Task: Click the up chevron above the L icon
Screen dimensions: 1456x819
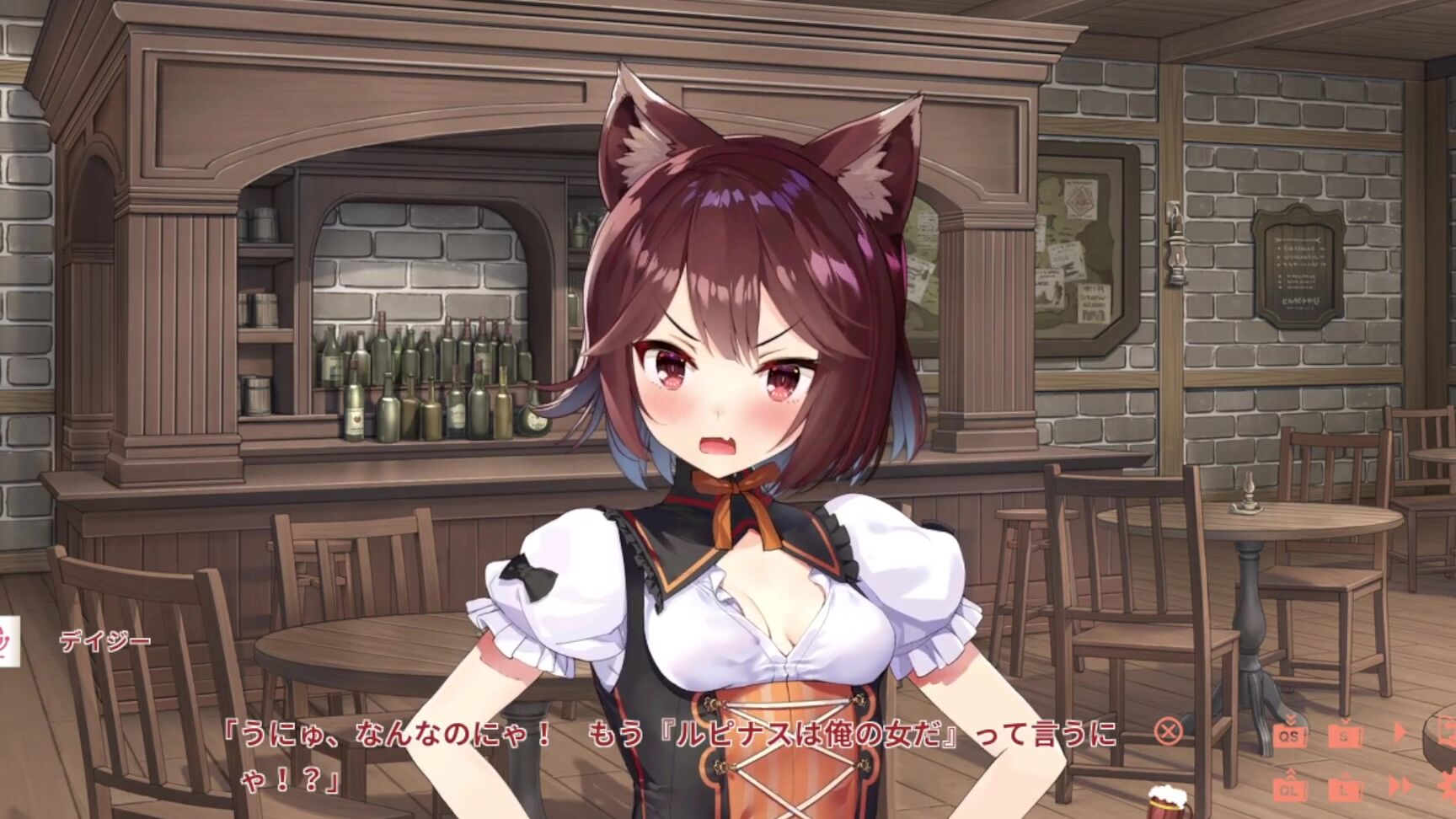Action: pyautogui.click(x=1344, y=775)
